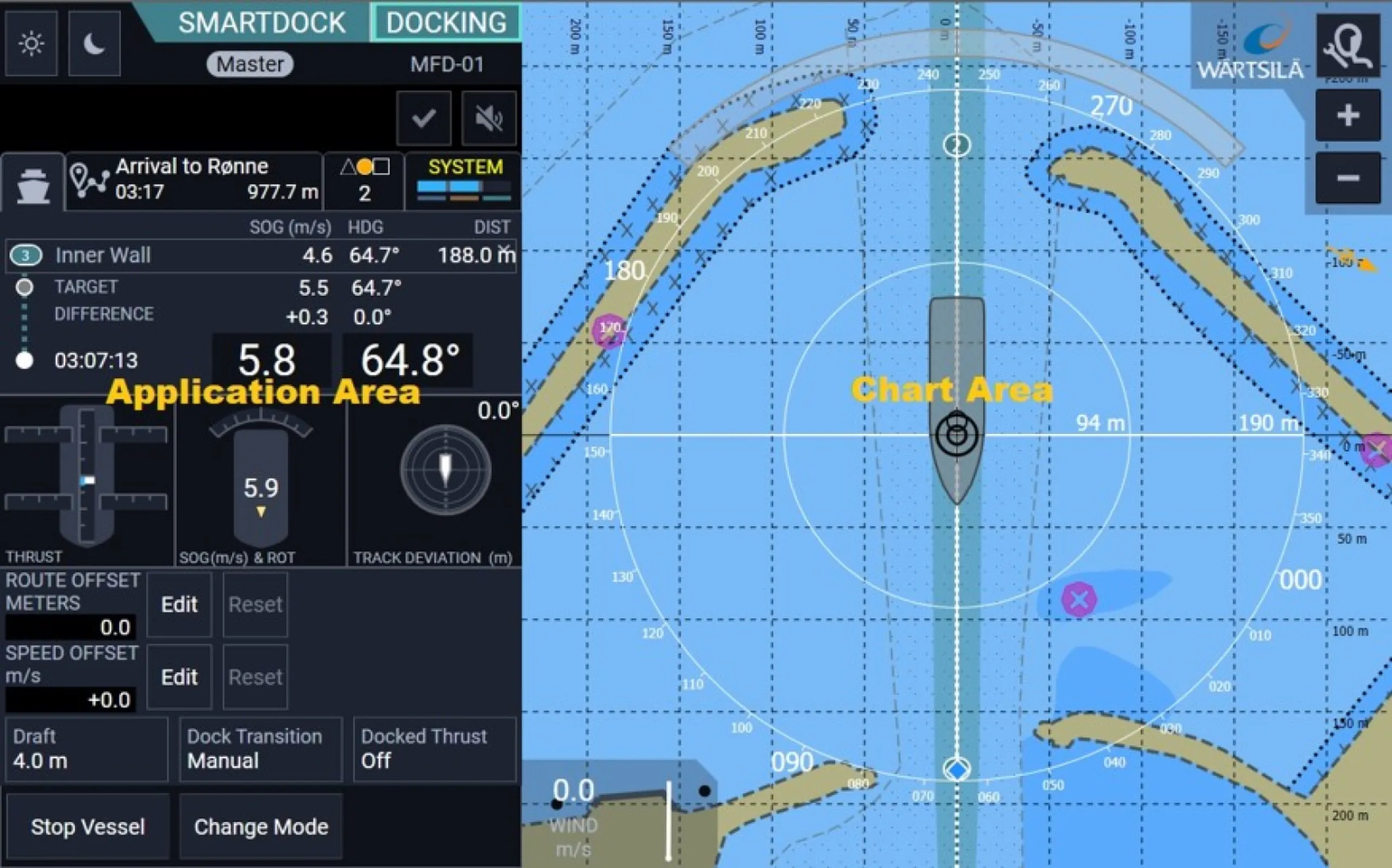Edit the route offset meters
The height and width of the screenshot is (868, 1392).
point(179,604)
